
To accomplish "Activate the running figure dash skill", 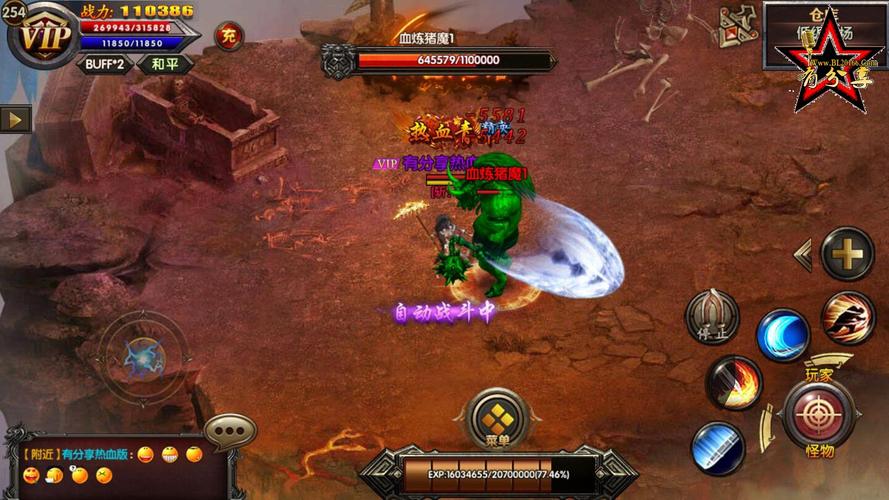I will click(848, 319).
